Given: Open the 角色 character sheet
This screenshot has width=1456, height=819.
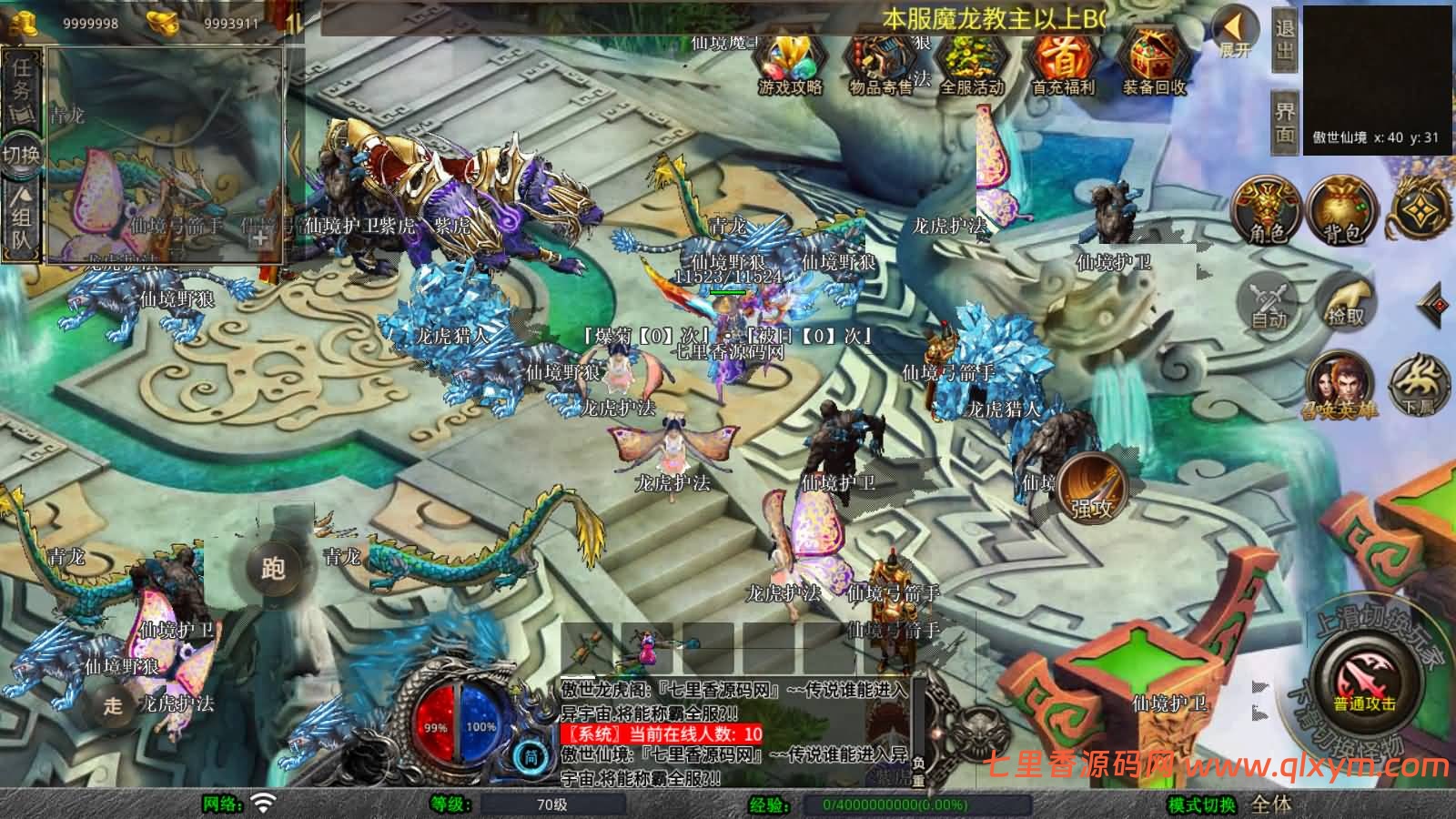Looking at the screenshot, I should point(1266,212).
